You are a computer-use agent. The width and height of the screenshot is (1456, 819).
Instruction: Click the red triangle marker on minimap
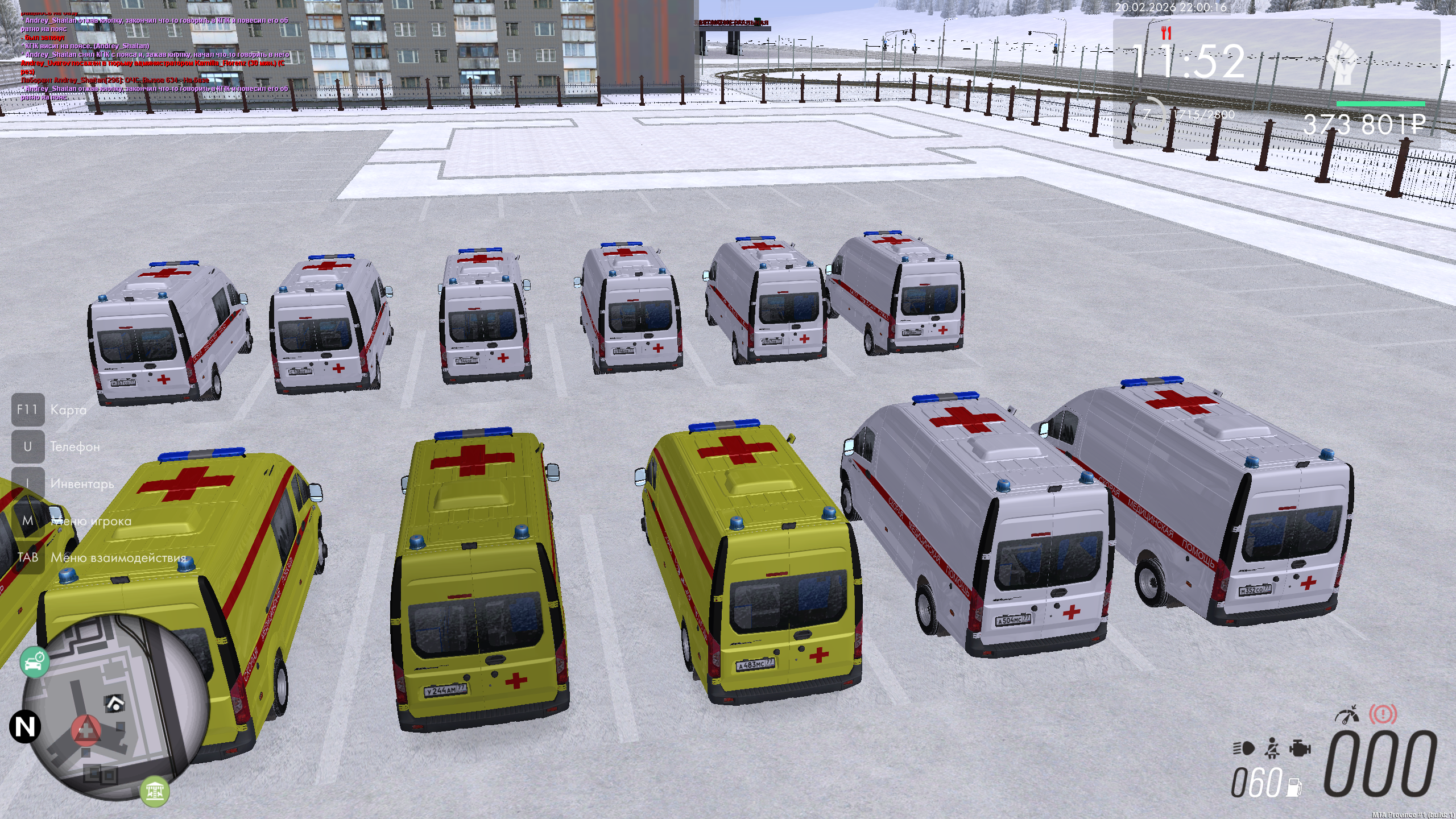pyautogui.click(x=86, y=729)
